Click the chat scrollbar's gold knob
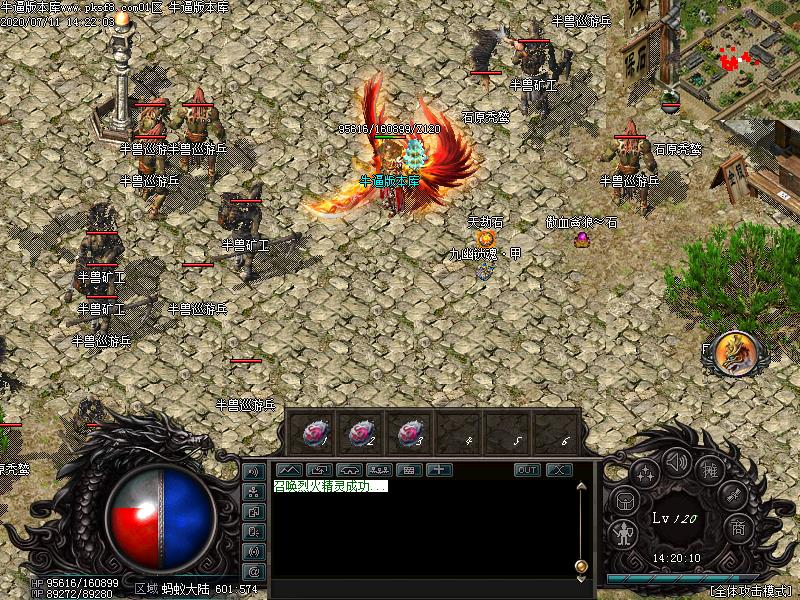The height and width of the screenshot is (600, 800). [x=581, y=567]
